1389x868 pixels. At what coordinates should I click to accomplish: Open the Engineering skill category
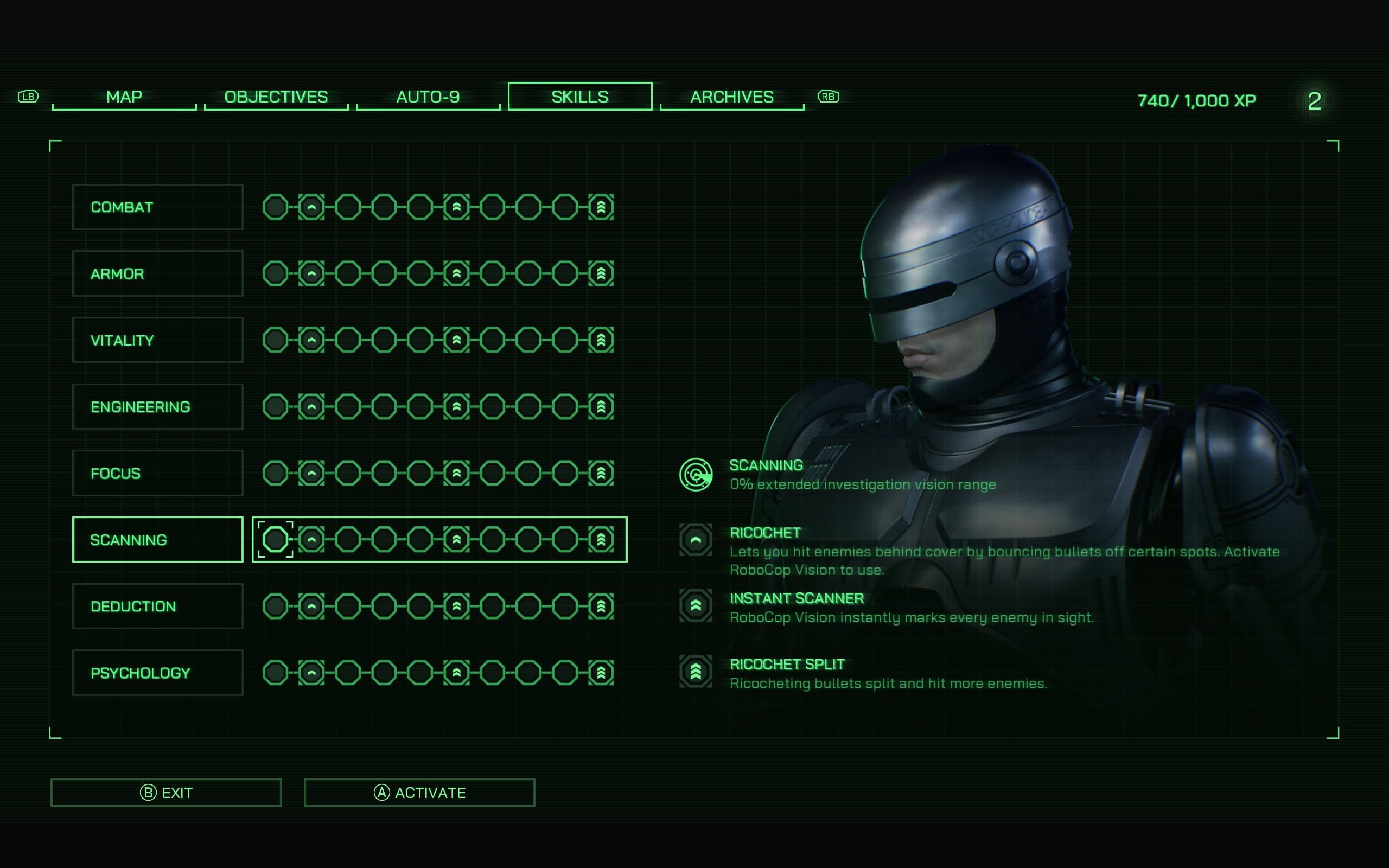158,406
